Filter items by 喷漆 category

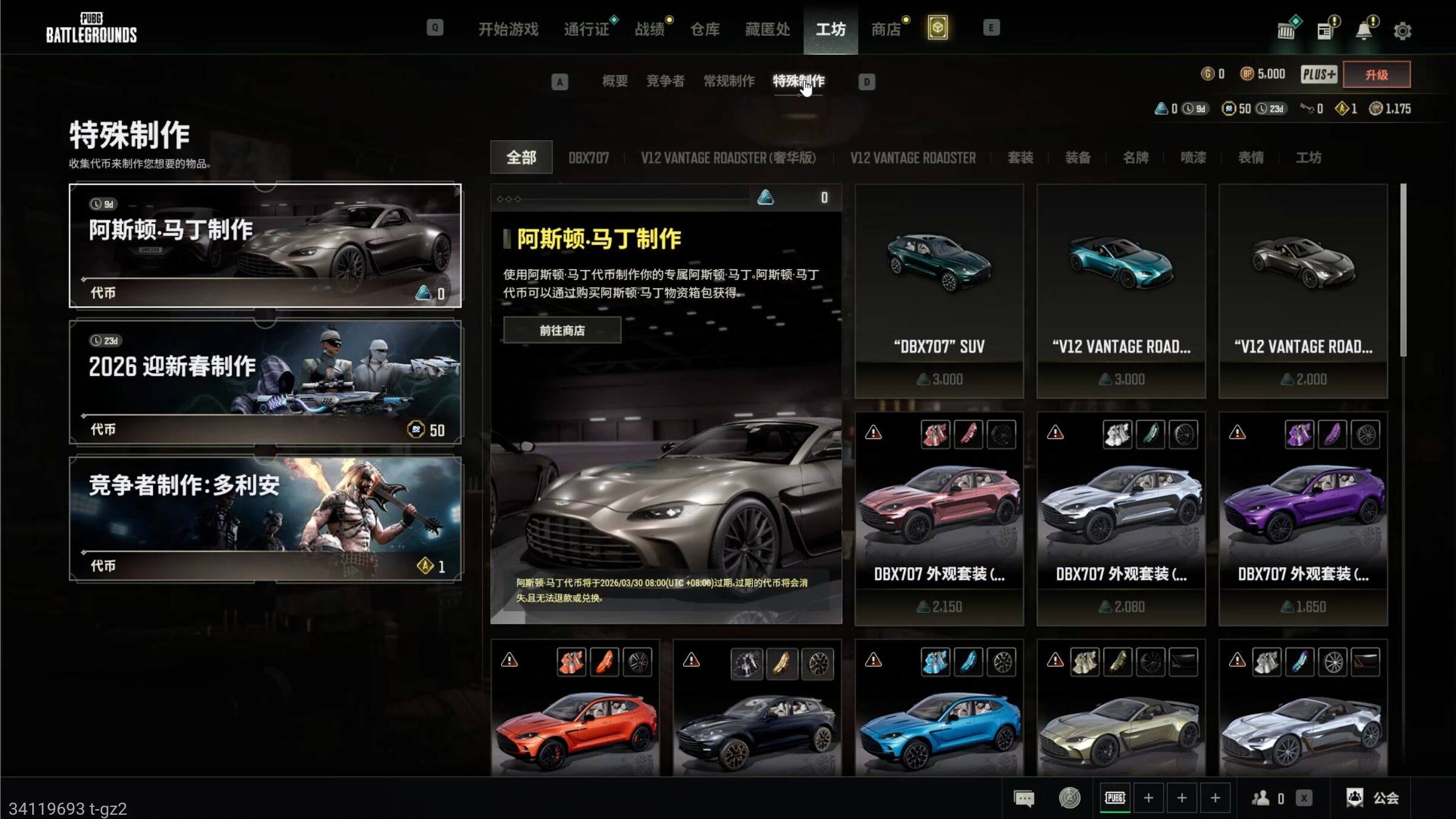point(1193,158)
